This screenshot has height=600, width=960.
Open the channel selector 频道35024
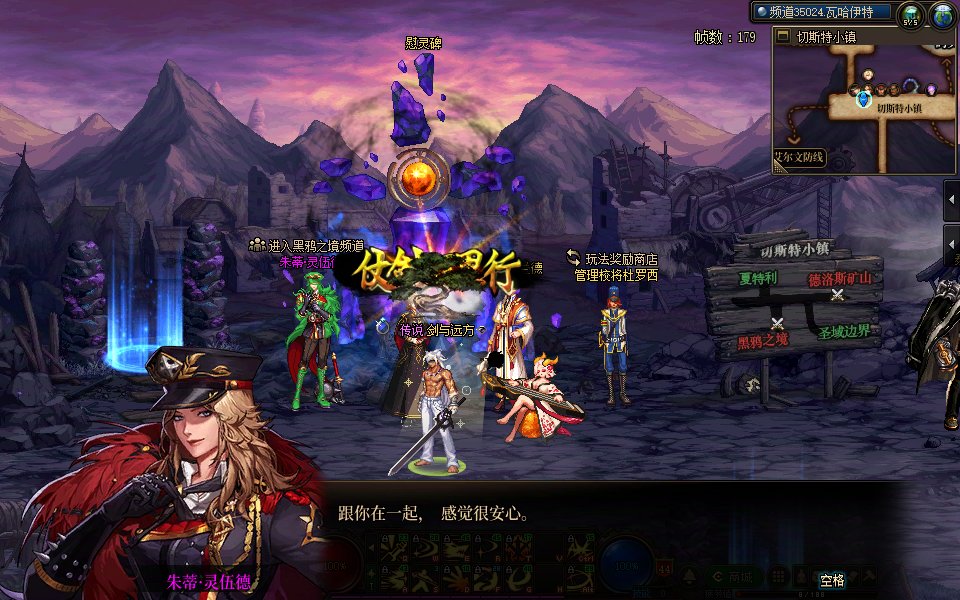point(822,12)
